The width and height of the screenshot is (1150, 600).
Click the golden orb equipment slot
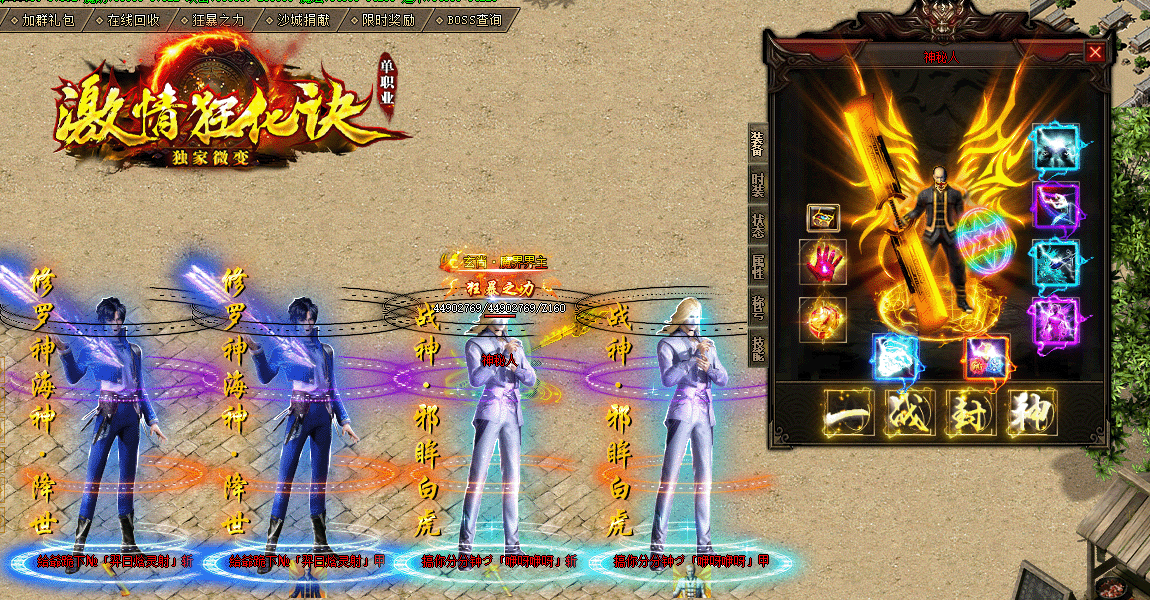pyautogui.click(x=823, y=319)
